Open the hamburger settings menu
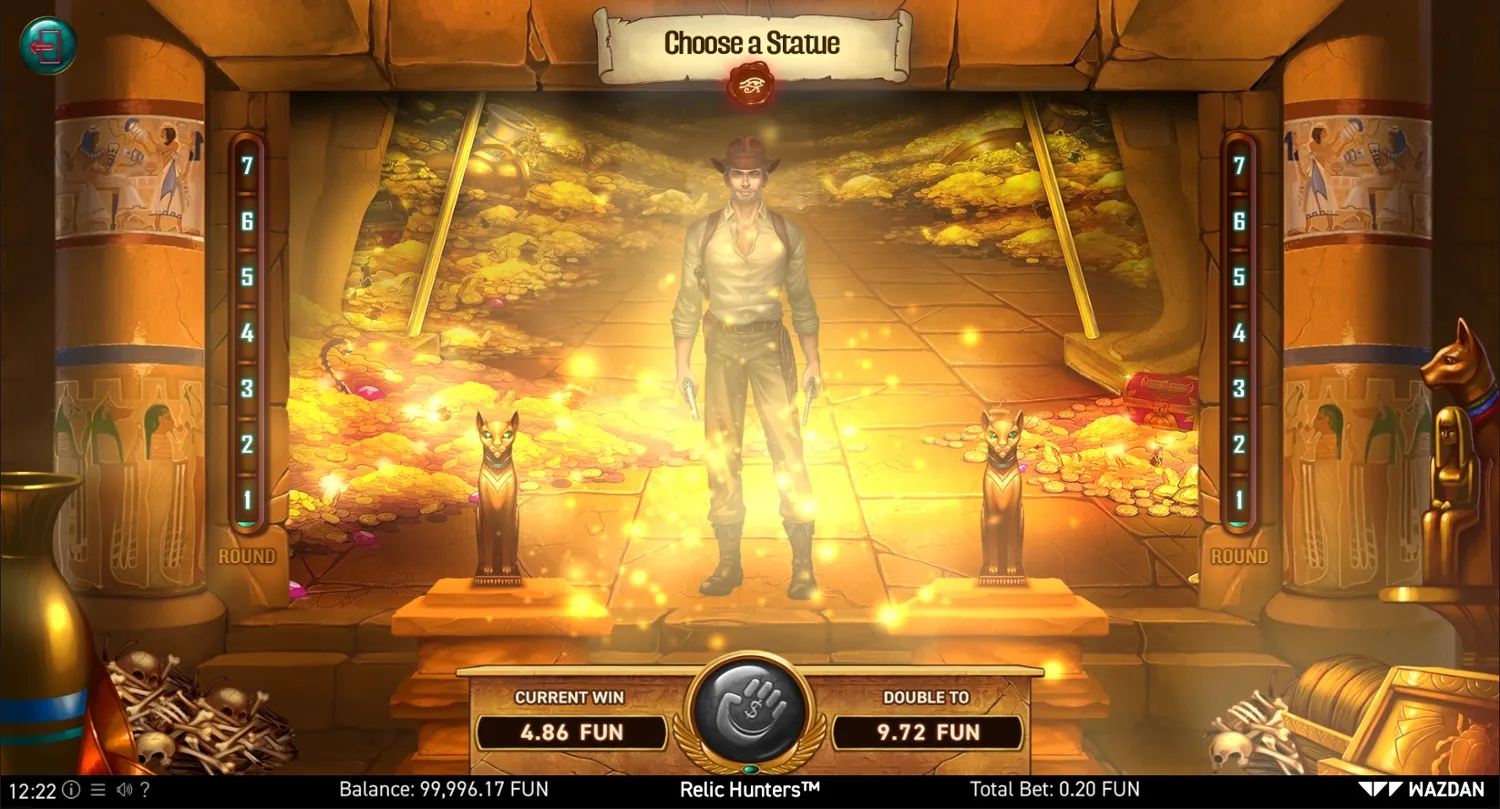 coord(97,789)
